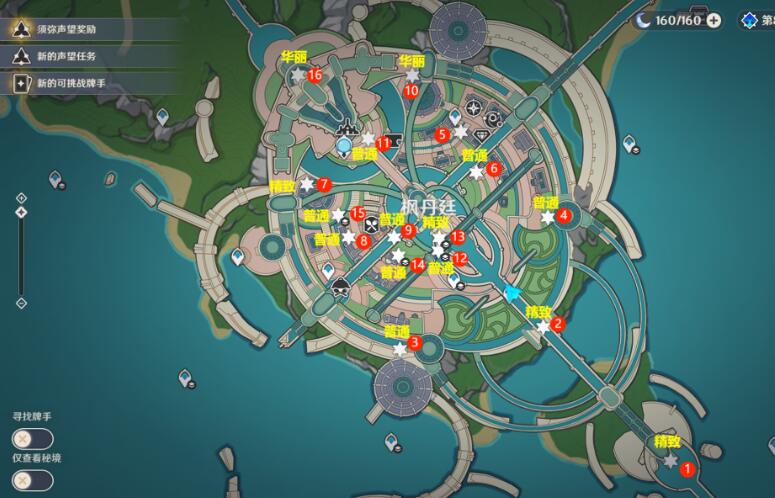Click the plus button beside 160/160 resin
This screenshot has height=498, width=775.
tap(713, 20)
